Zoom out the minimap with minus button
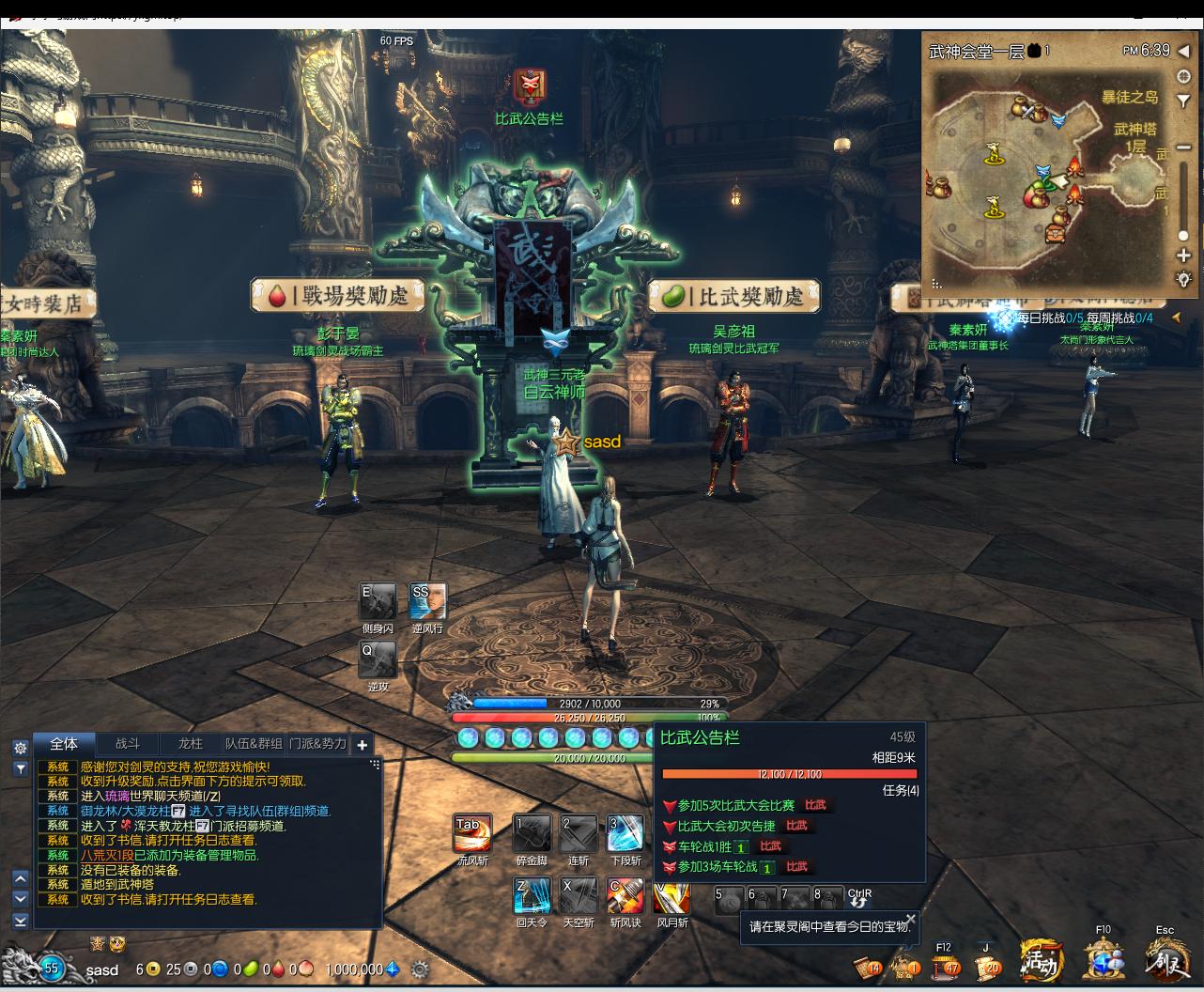Screen dimensions: 1204x992 pos(1184,147)
